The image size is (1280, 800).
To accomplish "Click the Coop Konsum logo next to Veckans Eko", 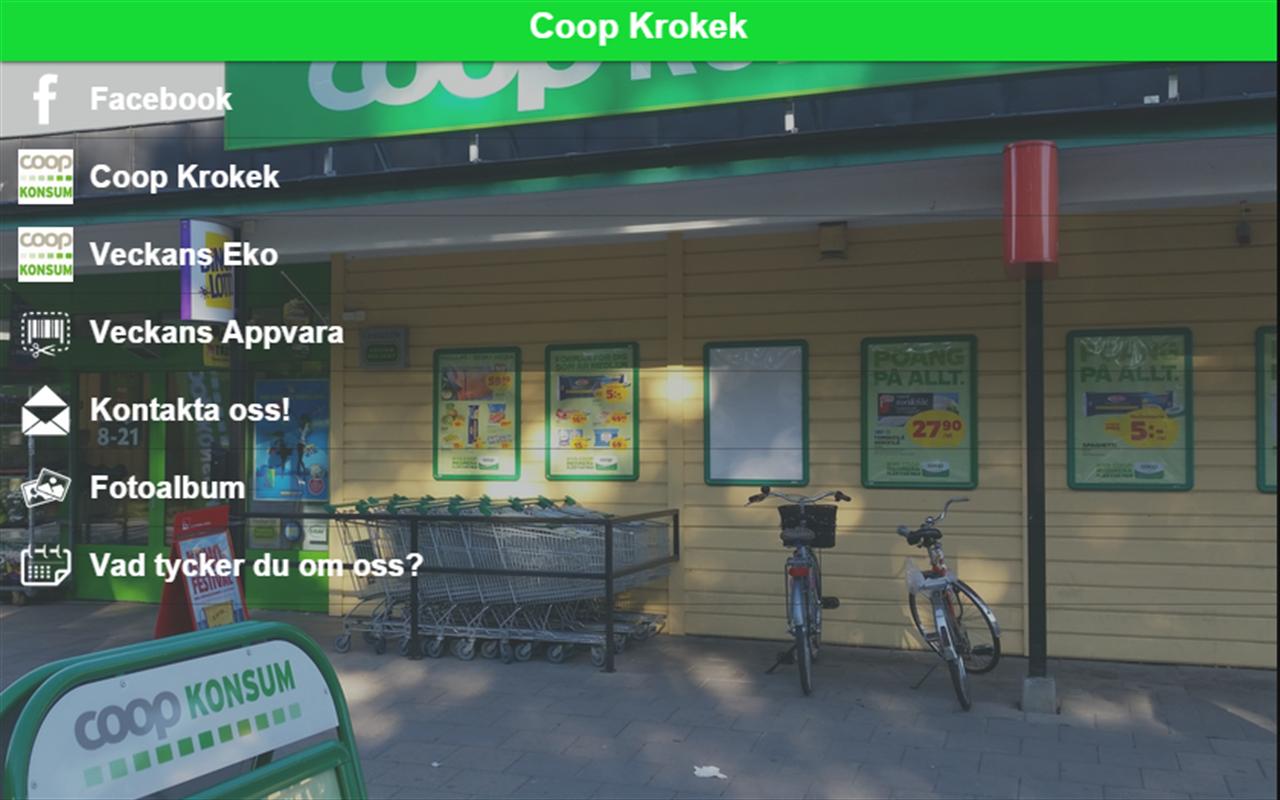I will (44, 254).
